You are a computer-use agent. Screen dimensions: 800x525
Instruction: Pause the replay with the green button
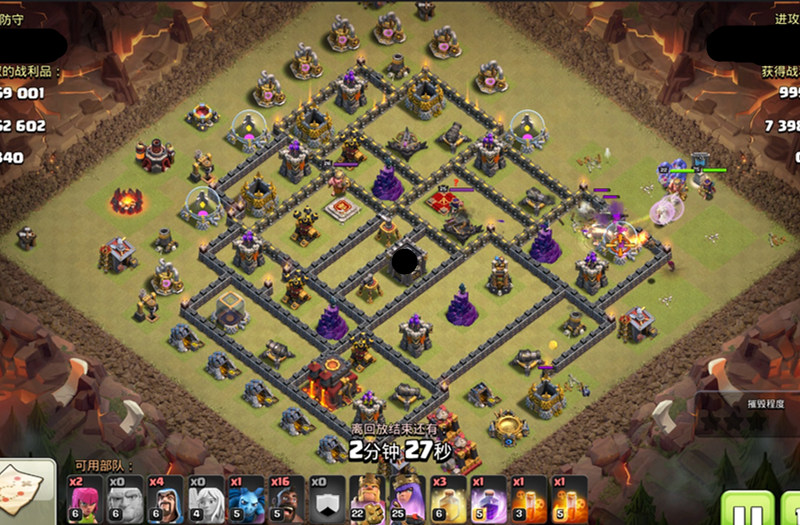739,507
